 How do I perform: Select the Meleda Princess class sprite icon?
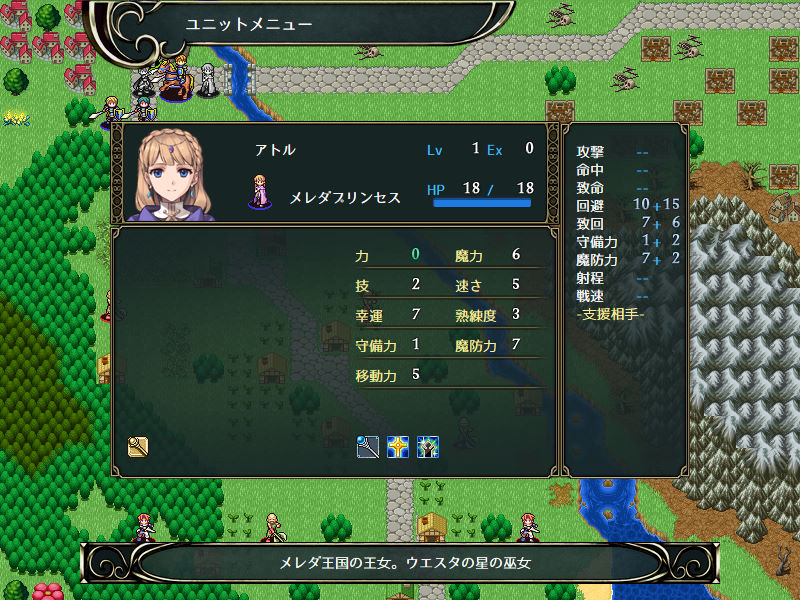click(x=260, y=192)
